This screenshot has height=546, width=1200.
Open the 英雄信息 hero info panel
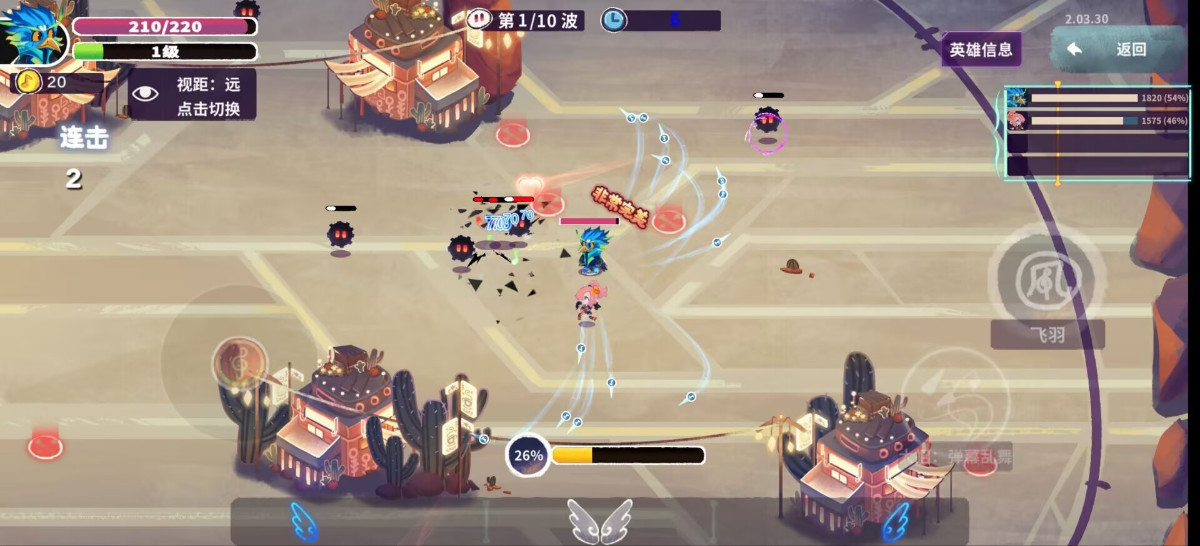point(981,49)
